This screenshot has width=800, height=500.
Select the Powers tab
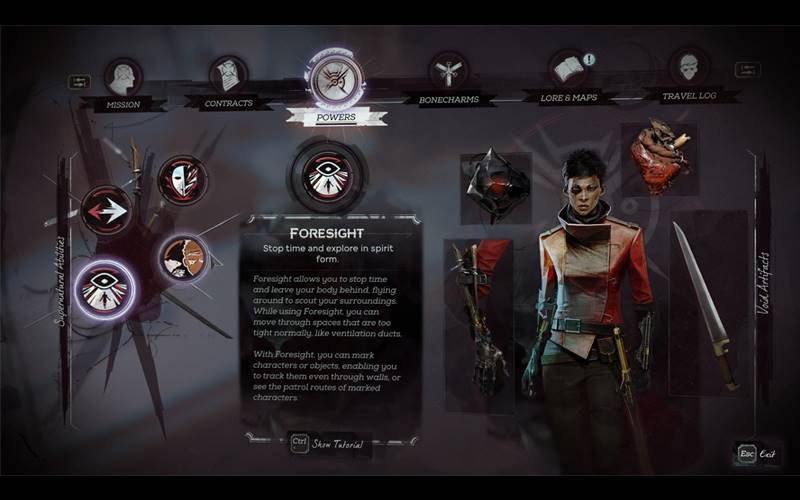coord(335,83)
